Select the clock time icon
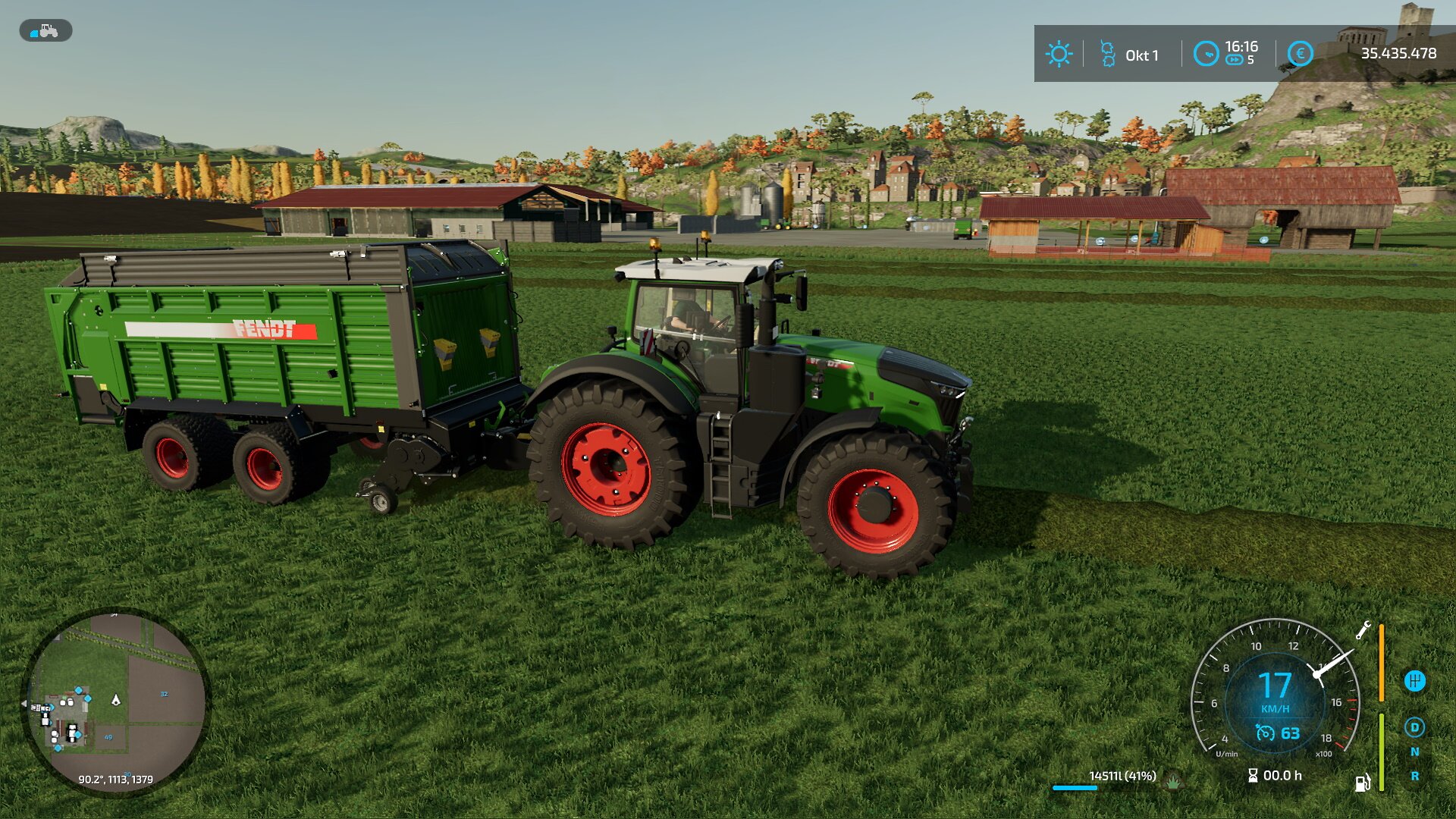Image resolution: width=1456 pixels, height=819 pixels. (x=1206, y=54)
